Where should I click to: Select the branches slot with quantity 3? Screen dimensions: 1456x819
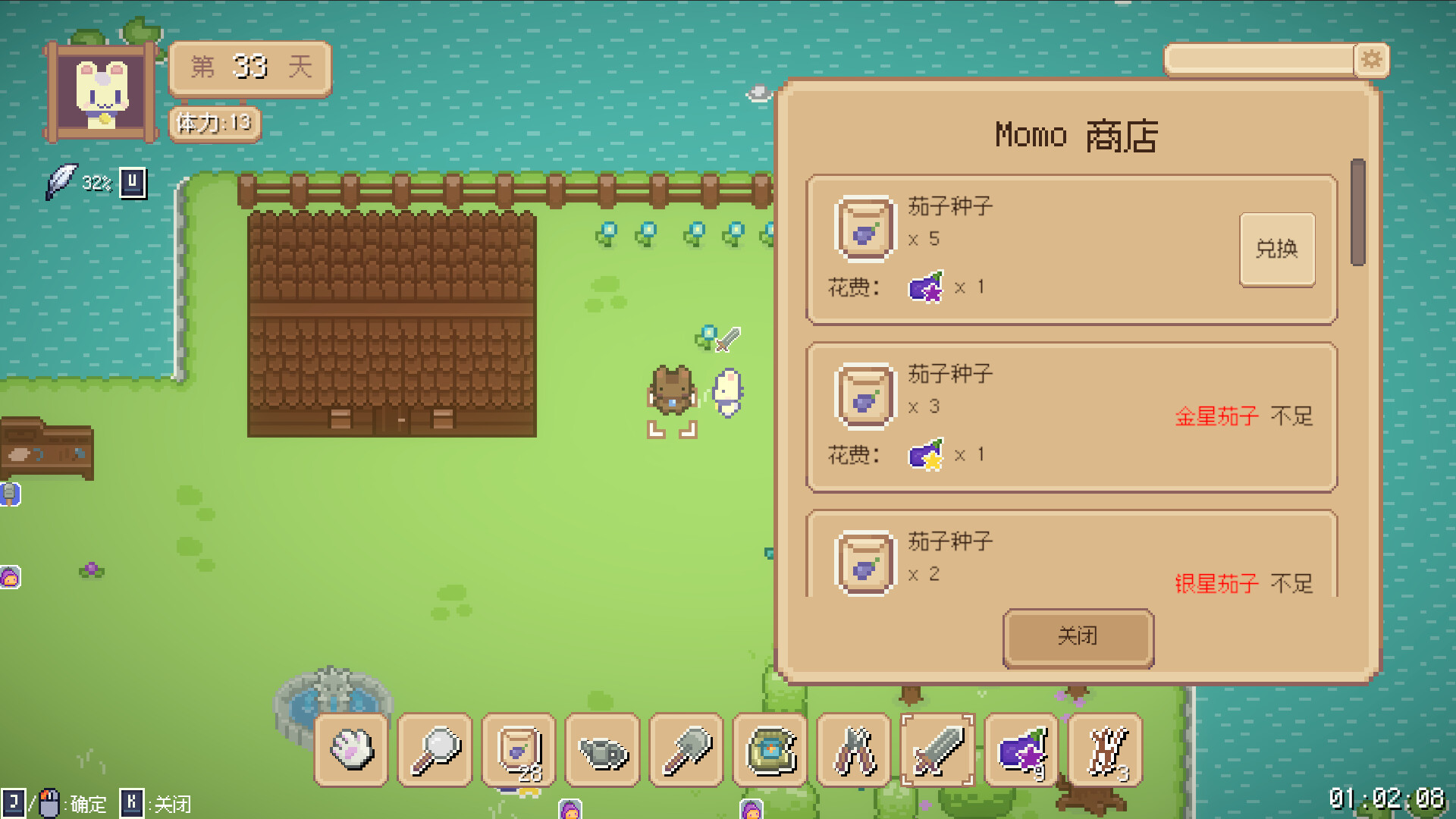pyautogui.click(x=1103, y=750)
